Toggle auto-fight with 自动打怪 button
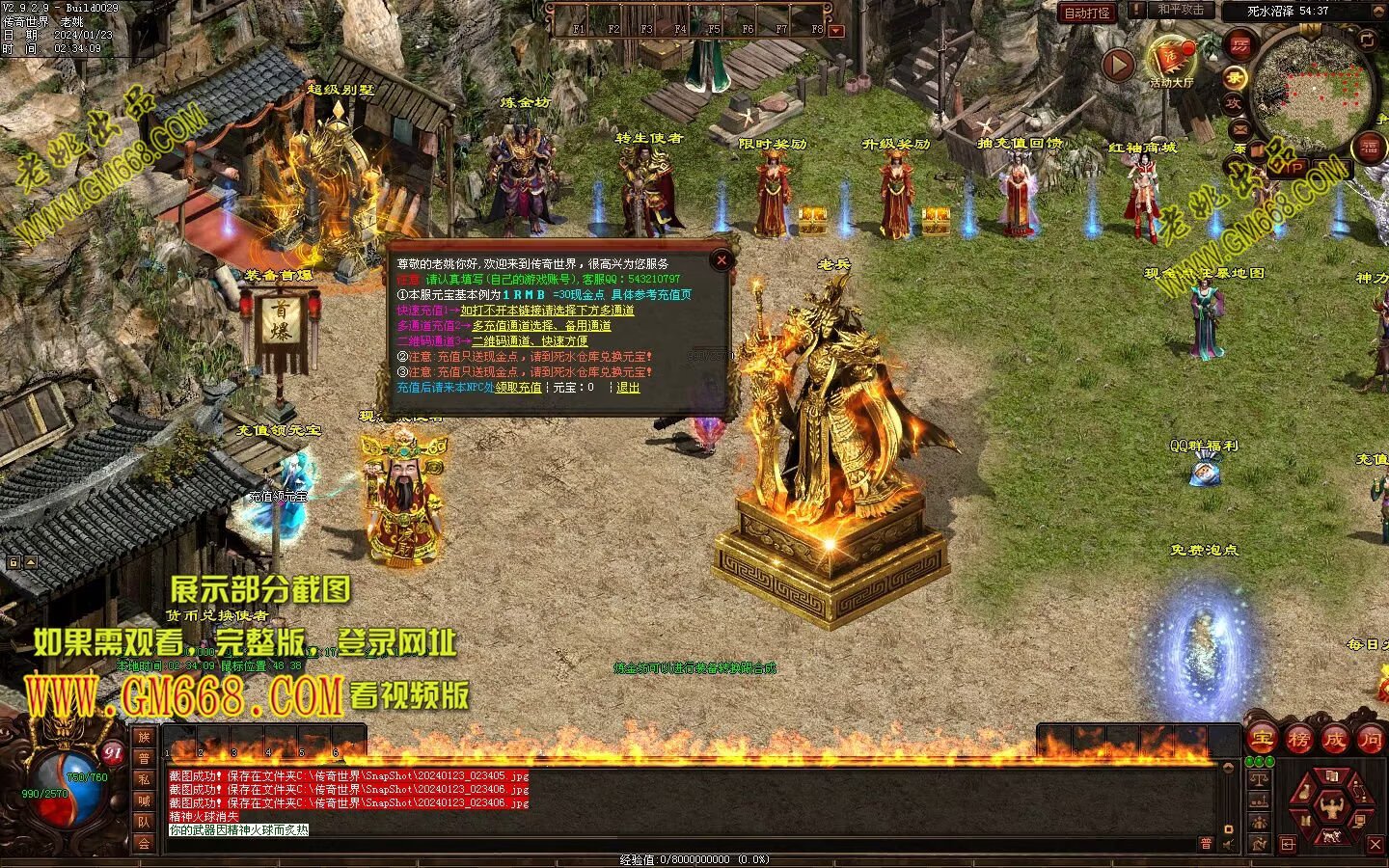This screenshot has height=868, width=1389. (1087, 14)
